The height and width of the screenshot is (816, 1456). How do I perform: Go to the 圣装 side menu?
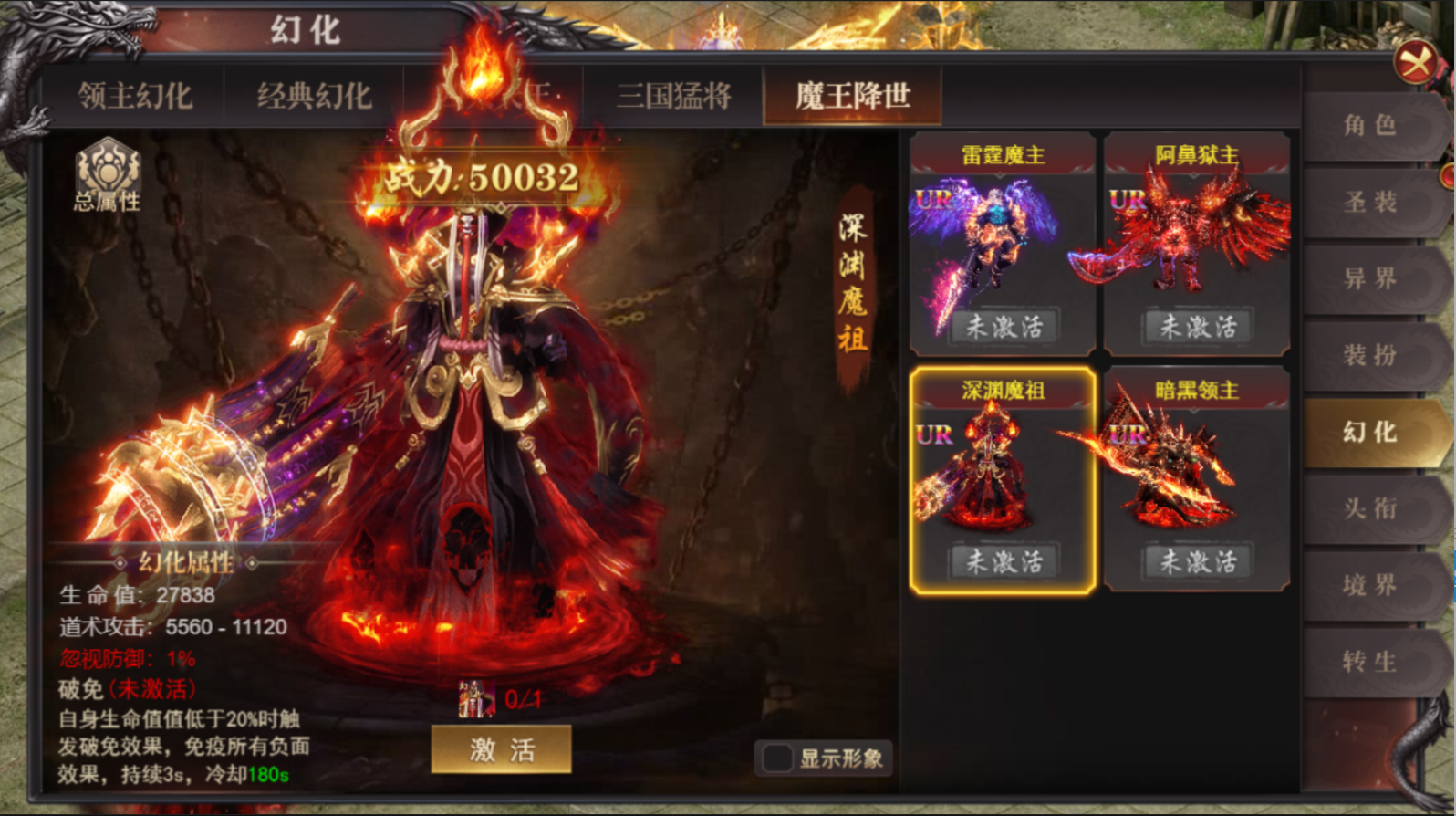pos(1368,202)
